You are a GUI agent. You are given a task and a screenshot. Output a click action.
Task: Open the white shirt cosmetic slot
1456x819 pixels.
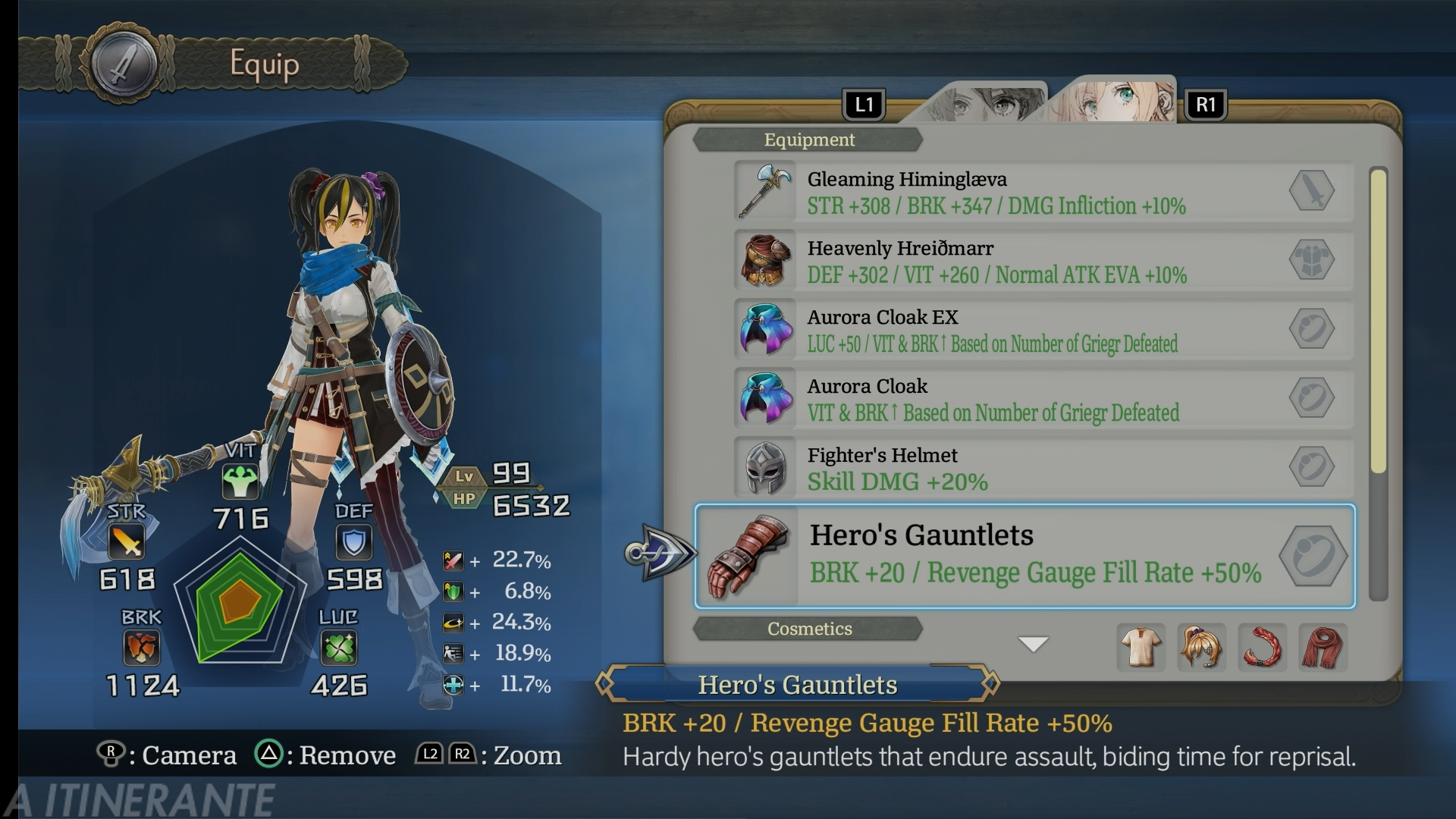tap(1141, 647)
